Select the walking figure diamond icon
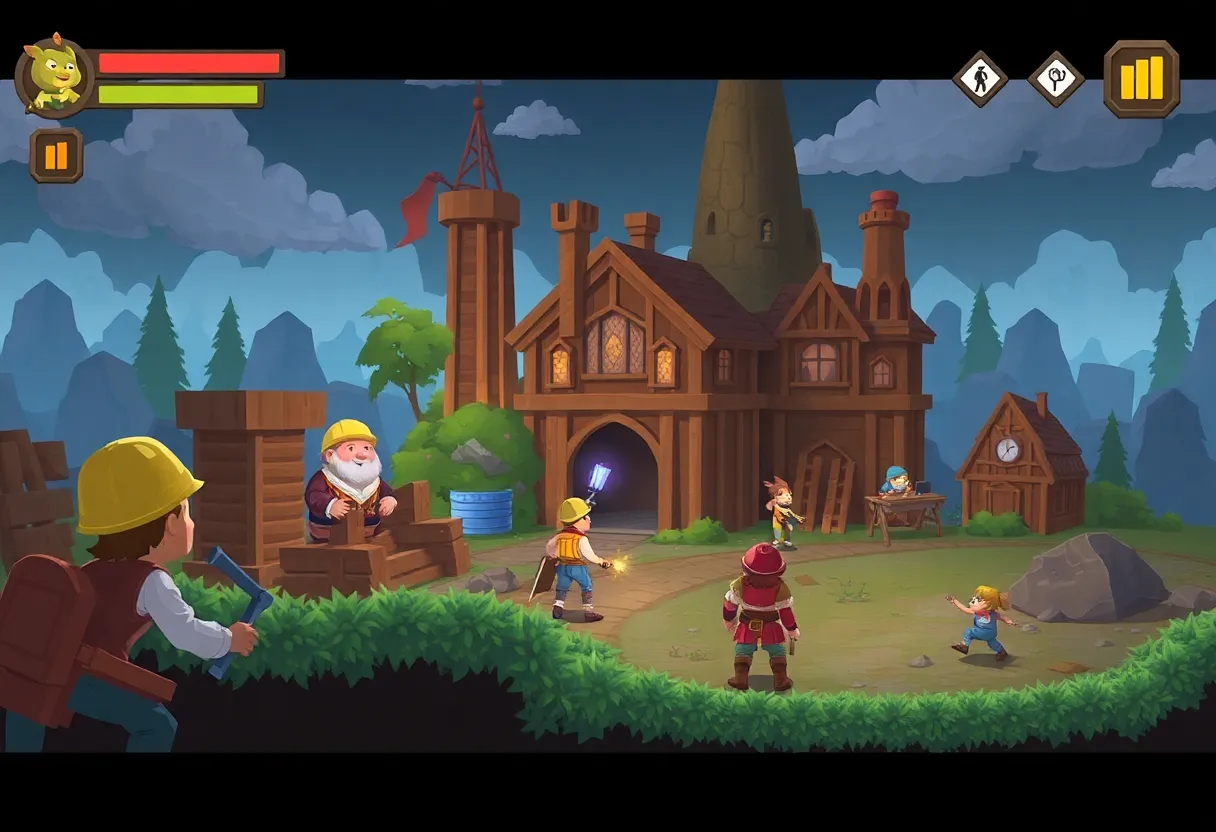Viewport: 1216px width, 832px height. point(980,78)
